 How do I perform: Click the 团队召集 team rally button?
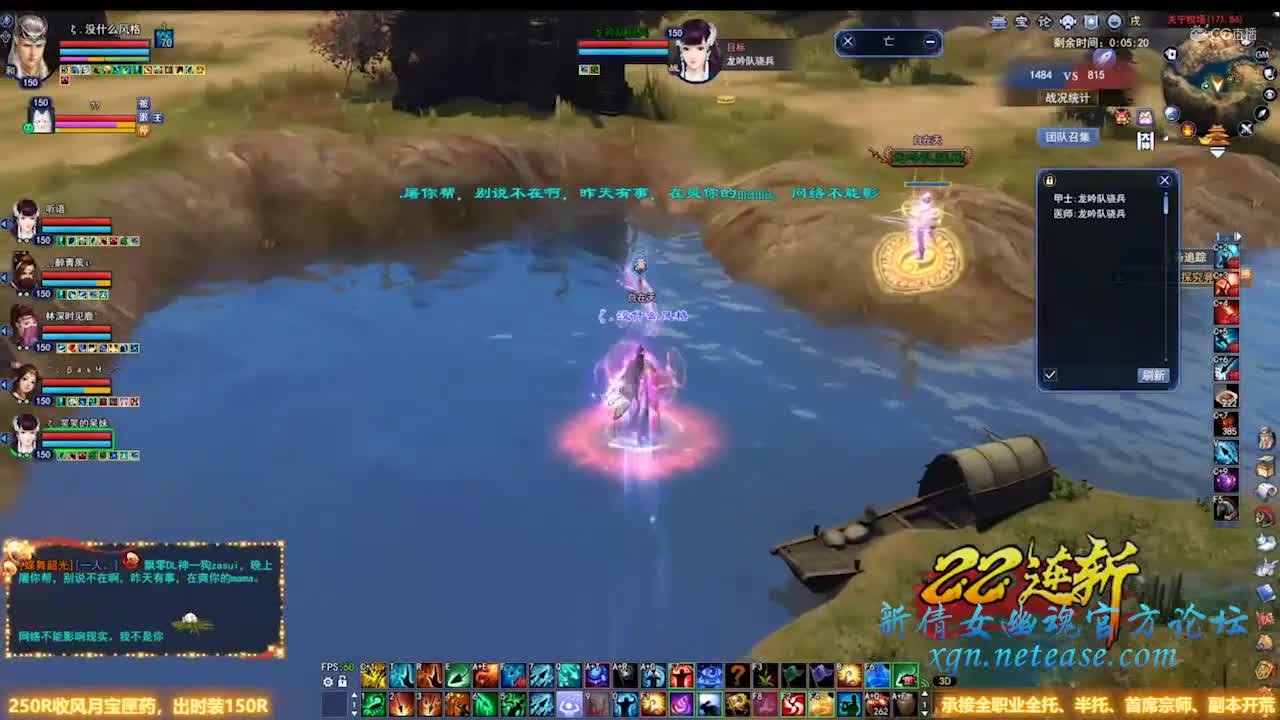[x=1070, y=137]
